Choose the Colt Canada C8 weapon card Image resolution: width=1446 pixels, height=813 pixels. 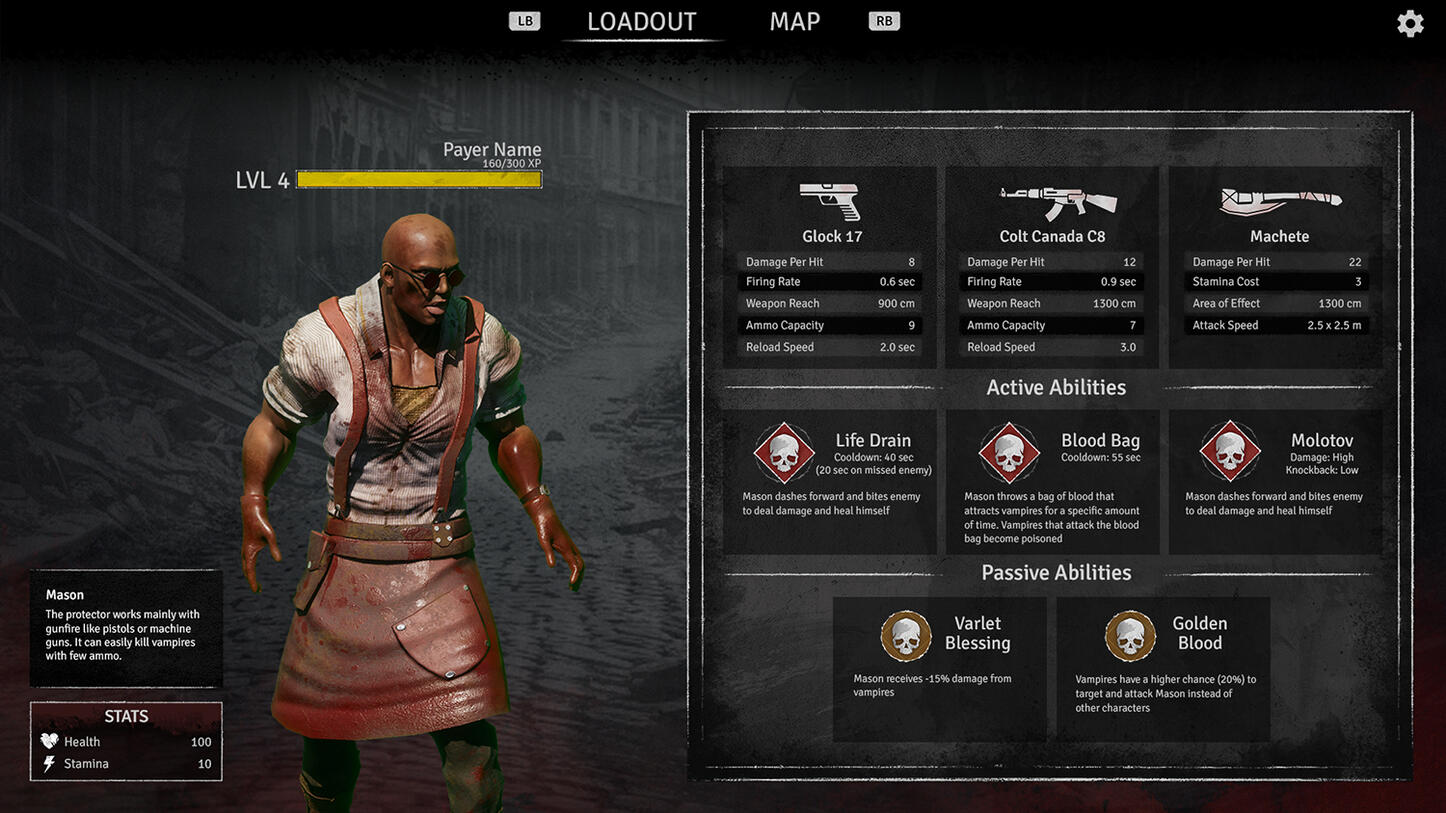pyautogui.click(x=1052, y=266)
